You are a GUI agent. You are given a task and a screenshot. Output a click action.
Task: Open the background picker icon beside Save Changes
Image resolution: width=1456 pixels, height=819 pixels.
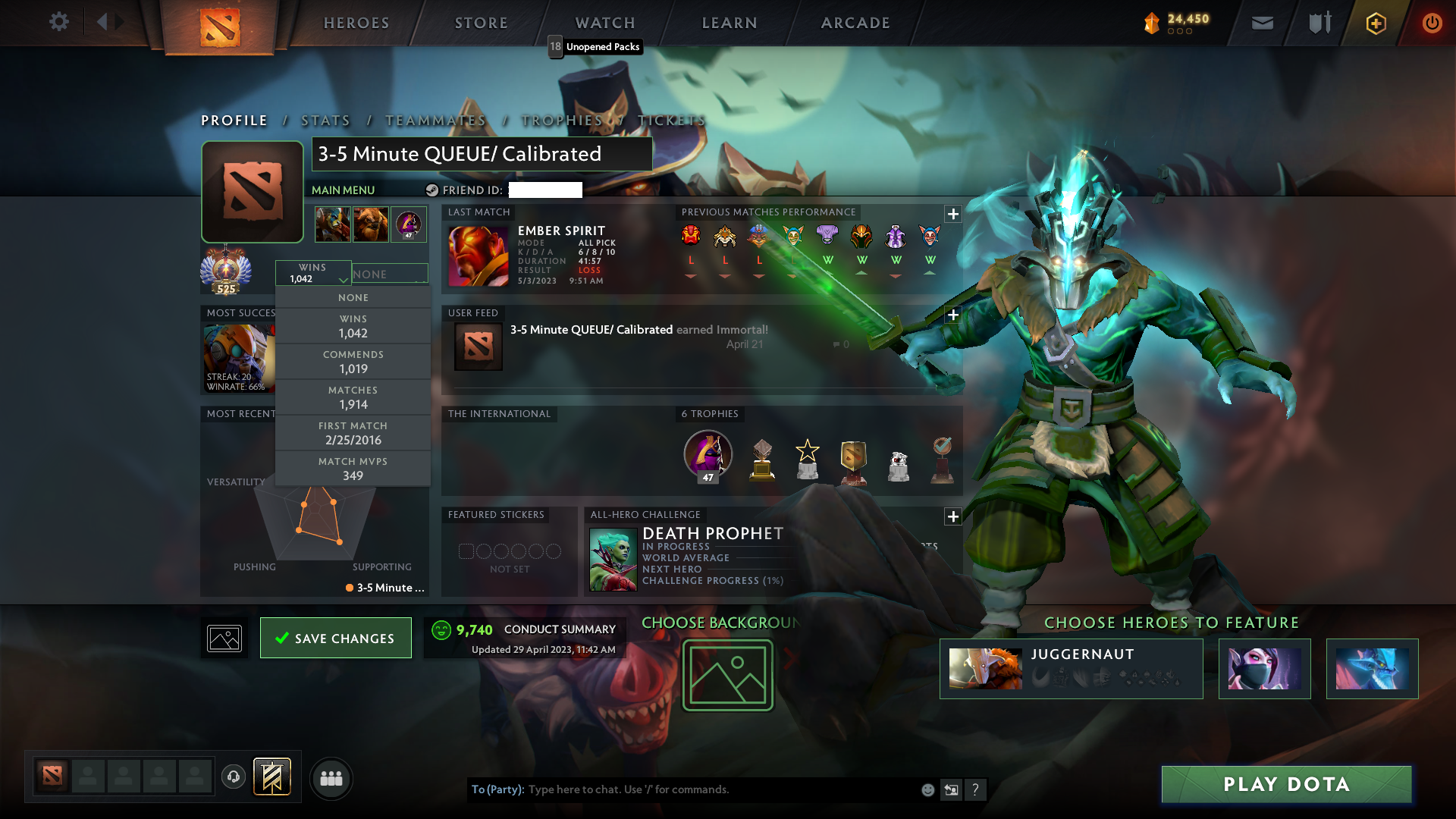click(x=224, y=638)
